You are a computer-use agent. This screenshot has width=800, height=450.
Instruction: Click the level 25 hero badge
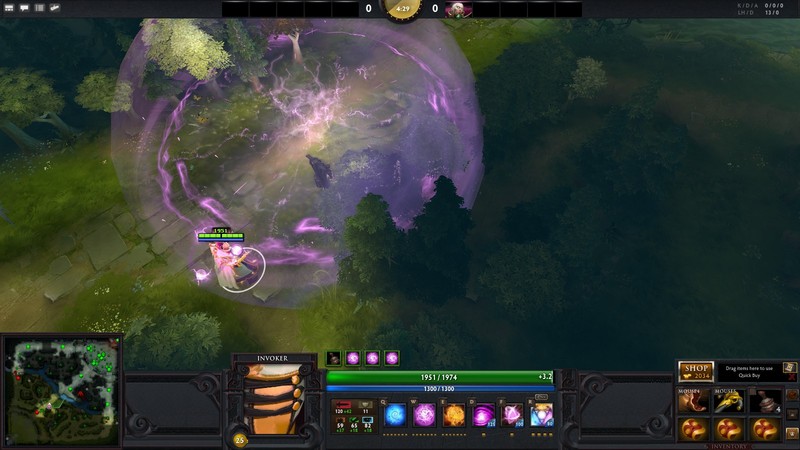coord(240,439)
